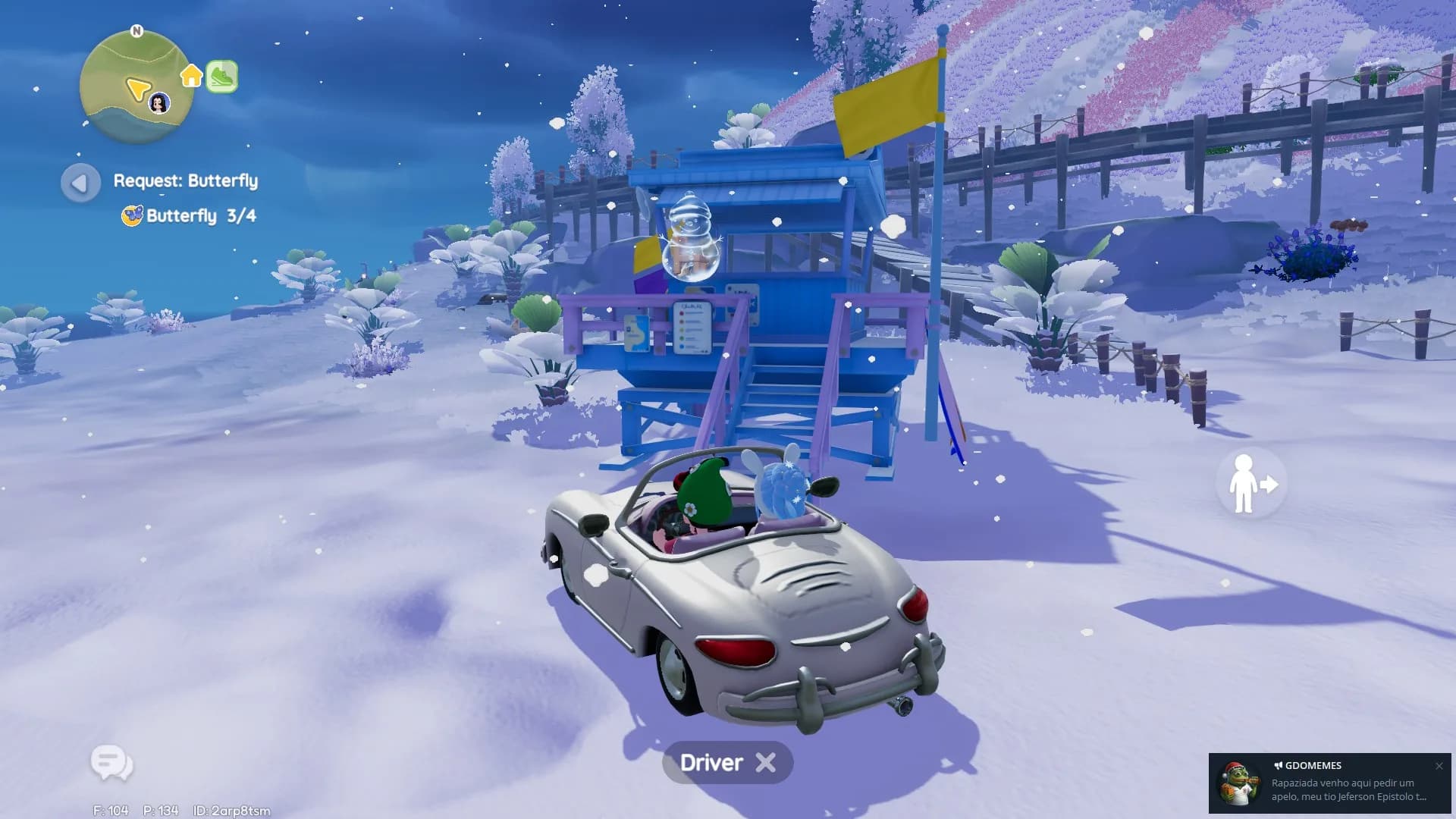Click the player avatar portrait on the minimap
1456x819 pixels.
point(158,101)
